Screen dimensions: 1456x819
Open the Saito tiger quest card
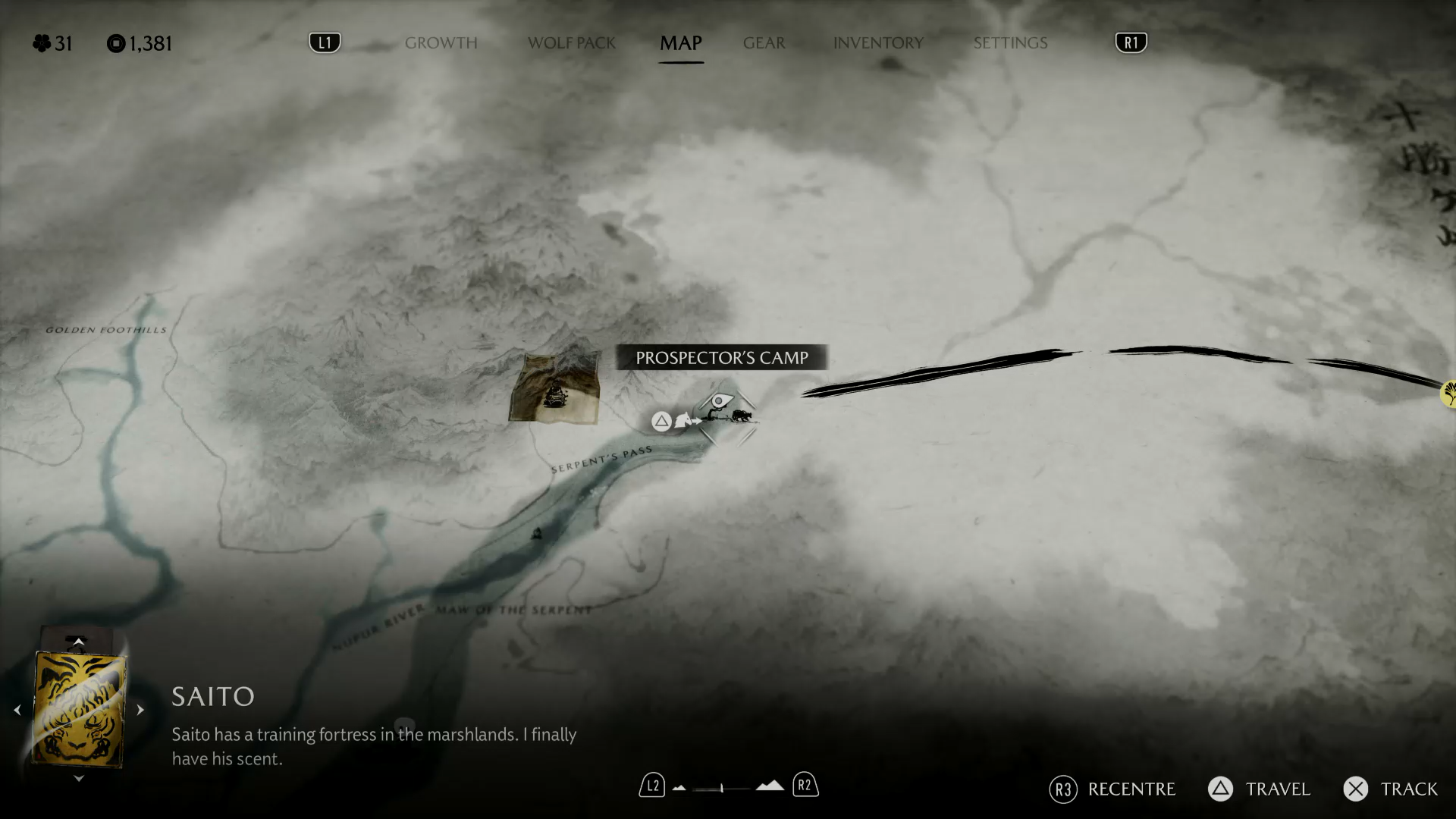point(79,710)
